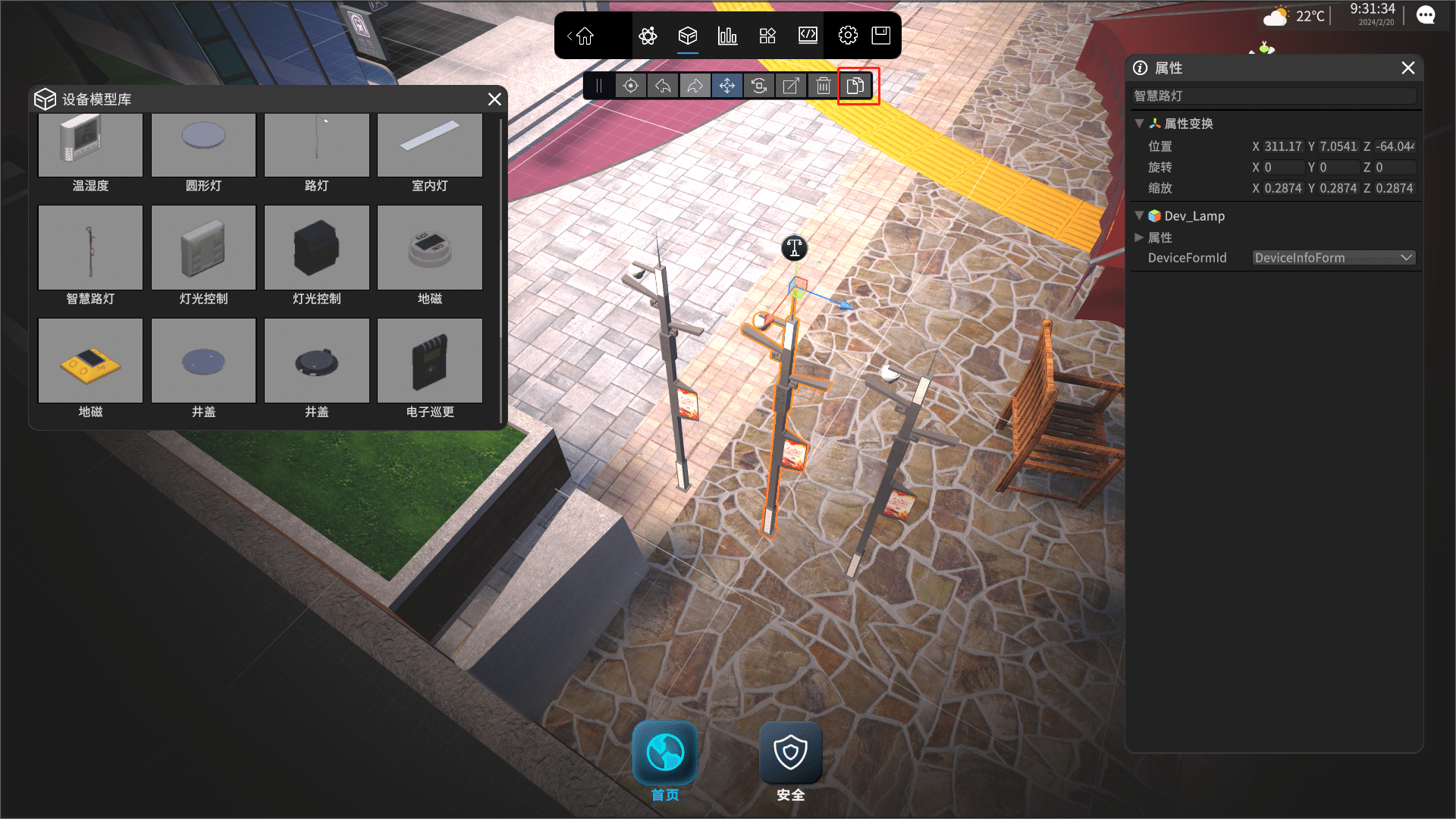The image size is (1456, 819).
Task: Undo the last edit action
Action: 663,86
